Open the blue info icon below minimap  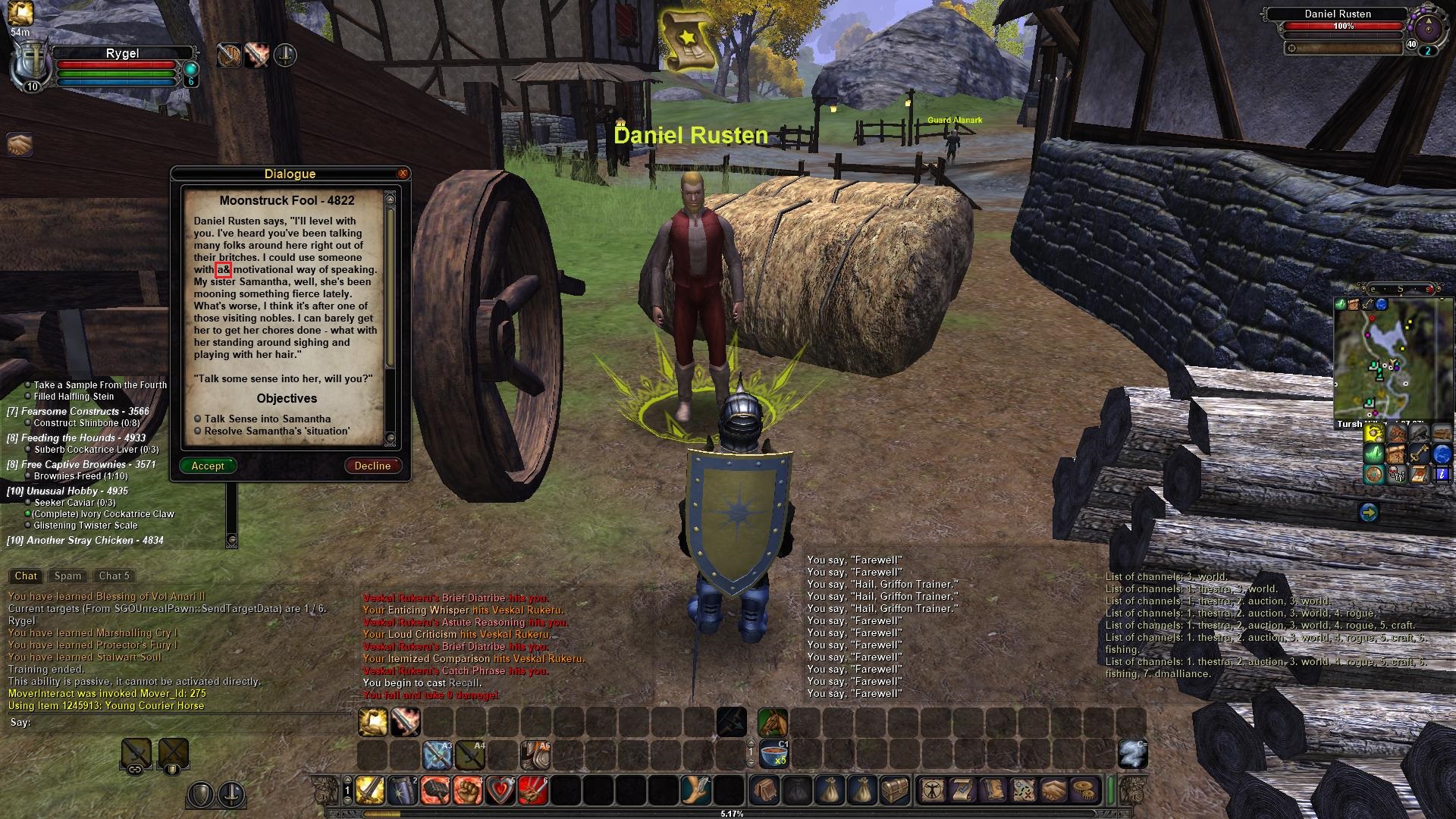click(x=1441, y=475)
